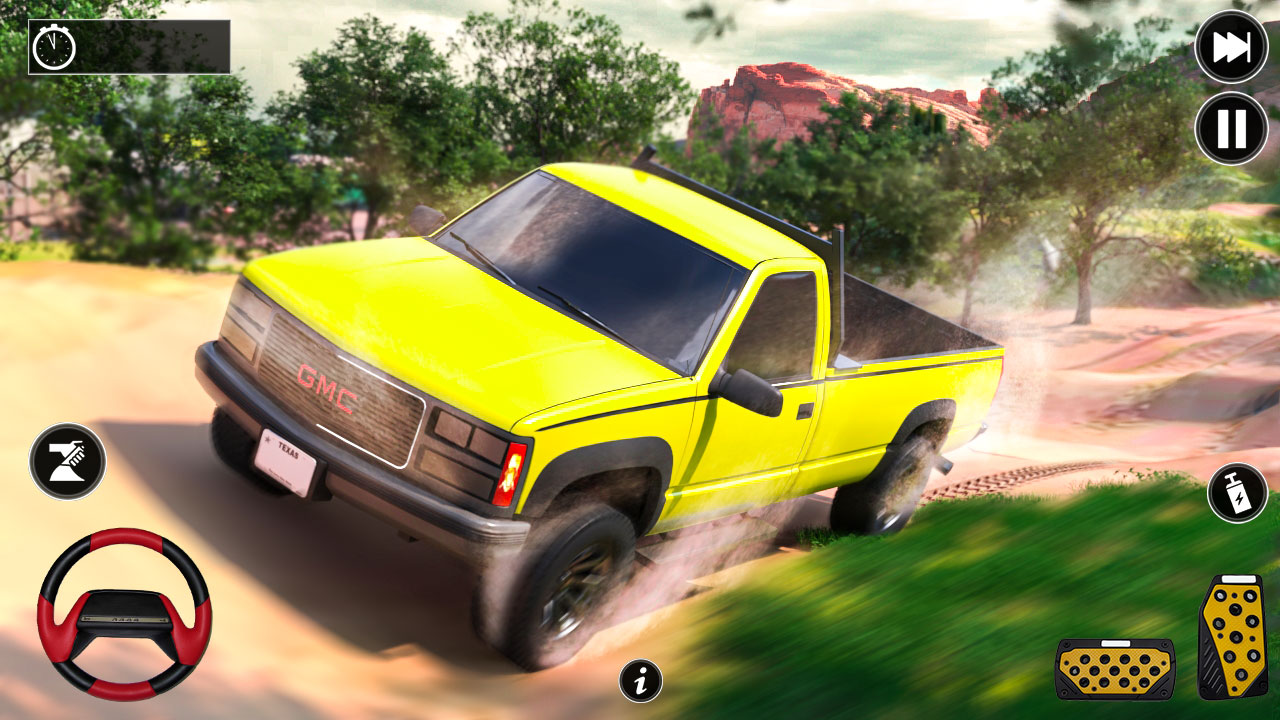This screenshot has width=1280, height=720.
Task: Click the stopwatch timer icon
Action: coord(54,44)
